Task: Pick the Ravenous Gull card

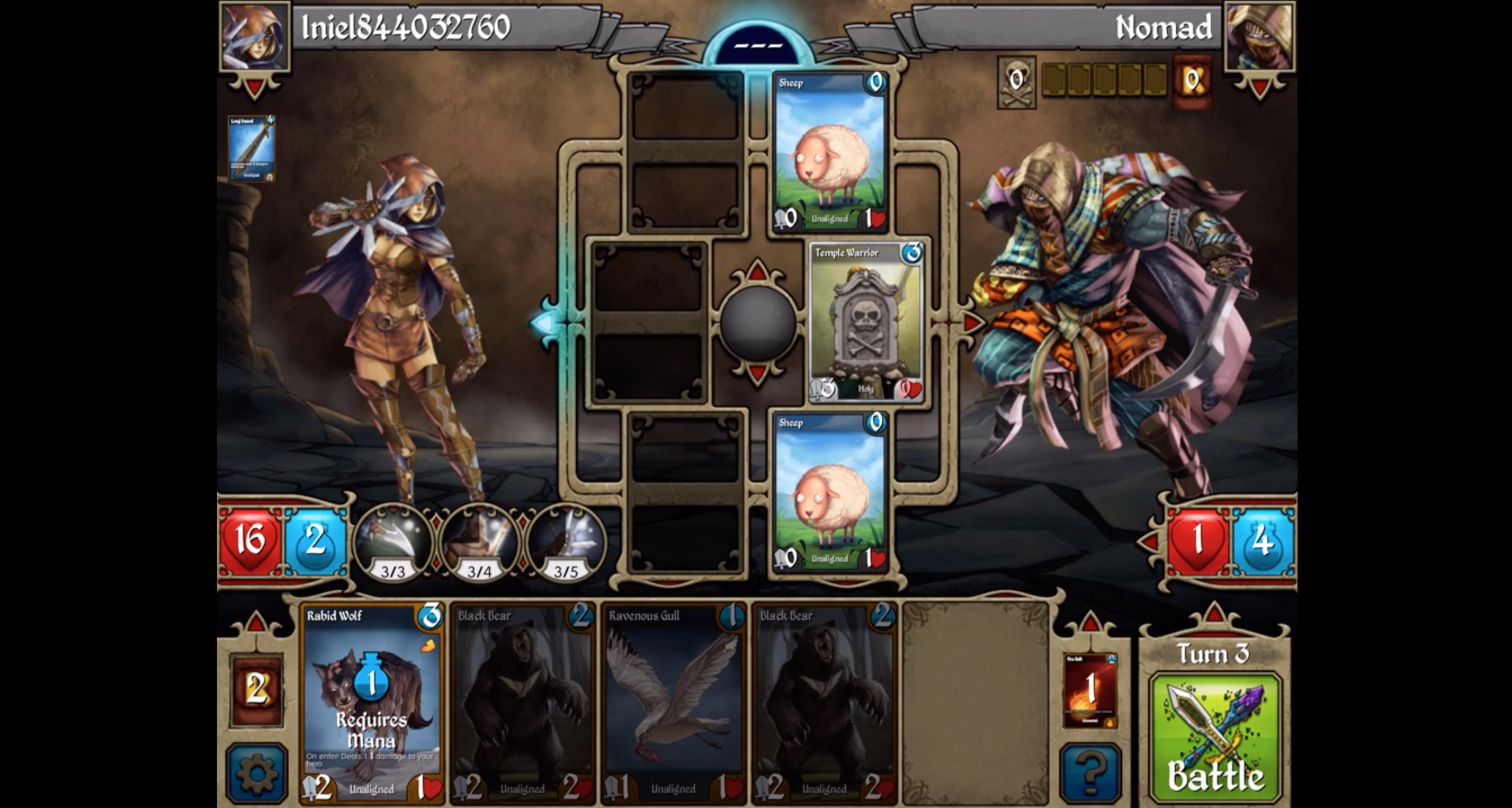Action: point(673,703)
